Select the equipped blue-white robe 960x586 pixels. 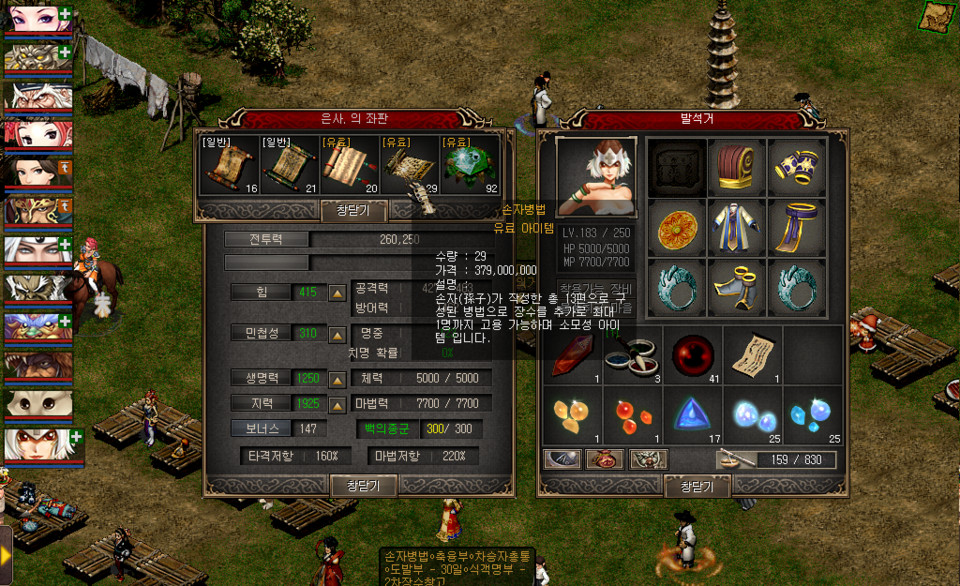[x=736, y=227]
